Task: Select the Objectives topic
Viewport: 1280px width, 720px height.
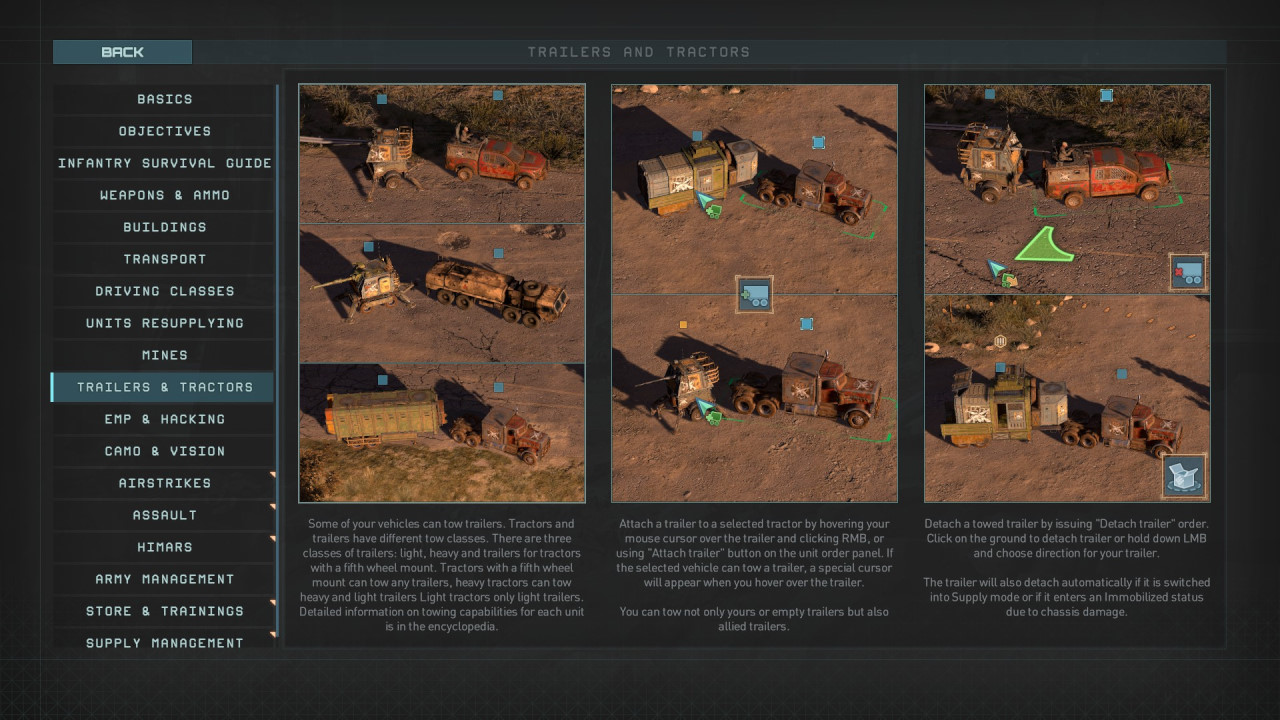Action: click(164, 131)
